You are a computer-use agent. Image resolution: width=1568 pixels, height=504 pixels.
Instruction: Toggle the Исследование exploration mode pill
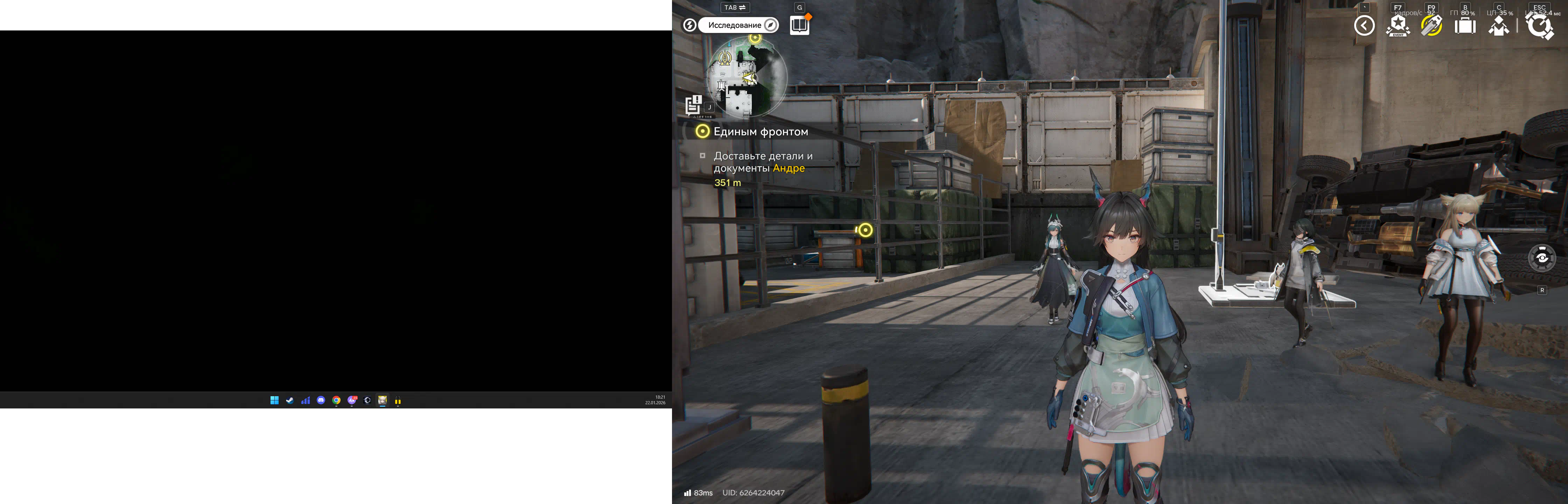coord(738,25)
